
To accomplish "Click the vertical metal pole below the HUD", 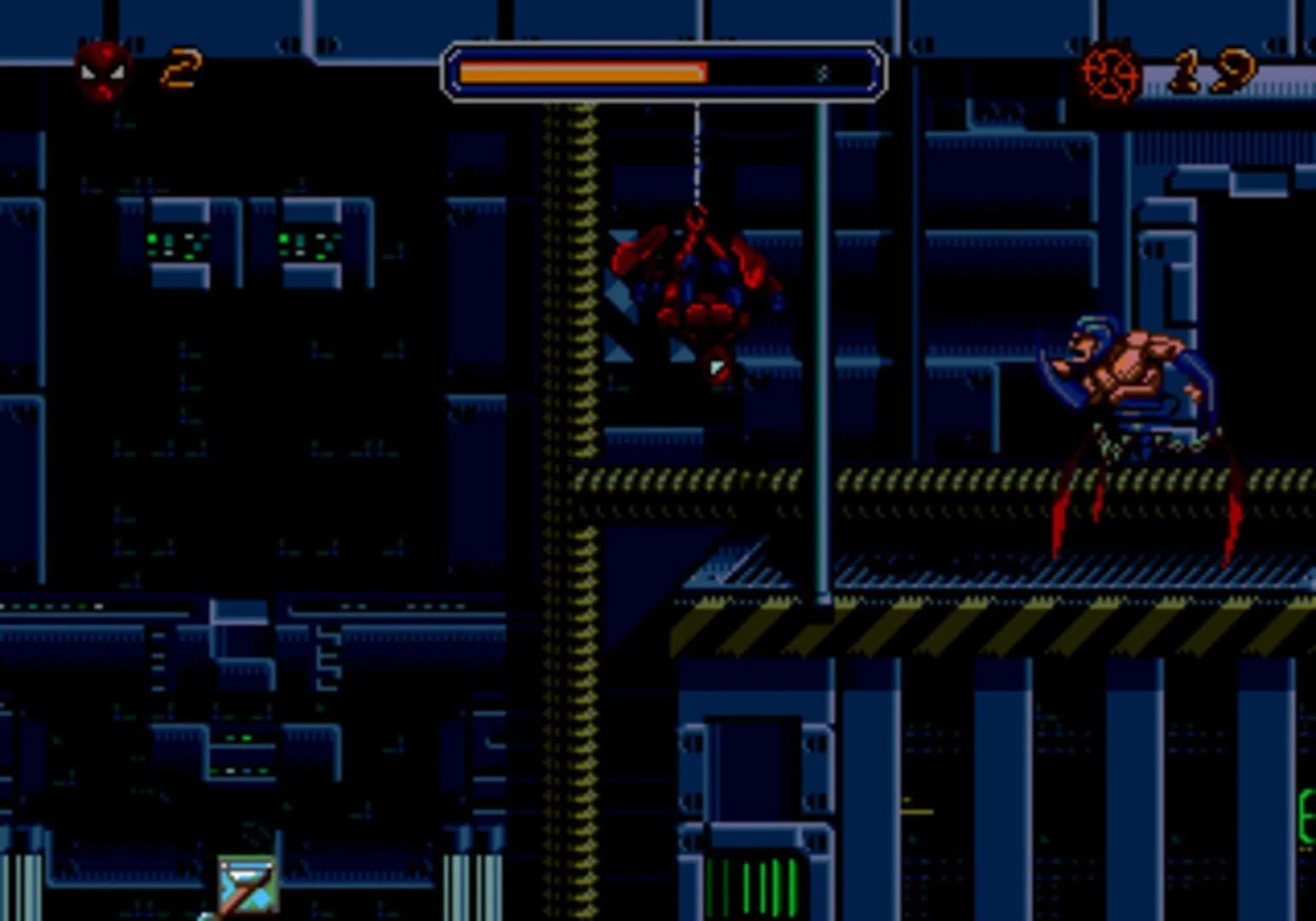I will tap(823, 341).
